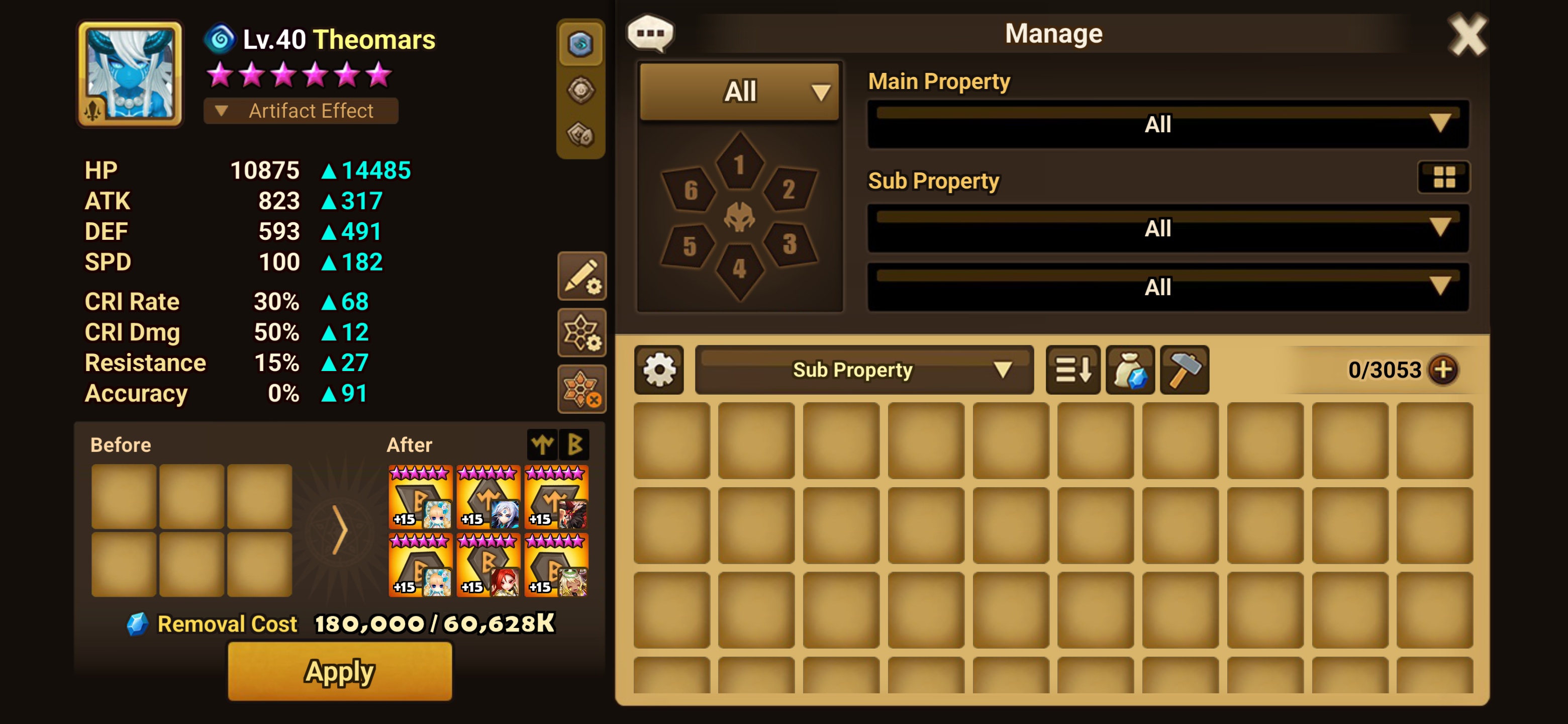This screenshot has height=724, width=1568.
Task: Apply the rune changes
Action: click(340, 671)
